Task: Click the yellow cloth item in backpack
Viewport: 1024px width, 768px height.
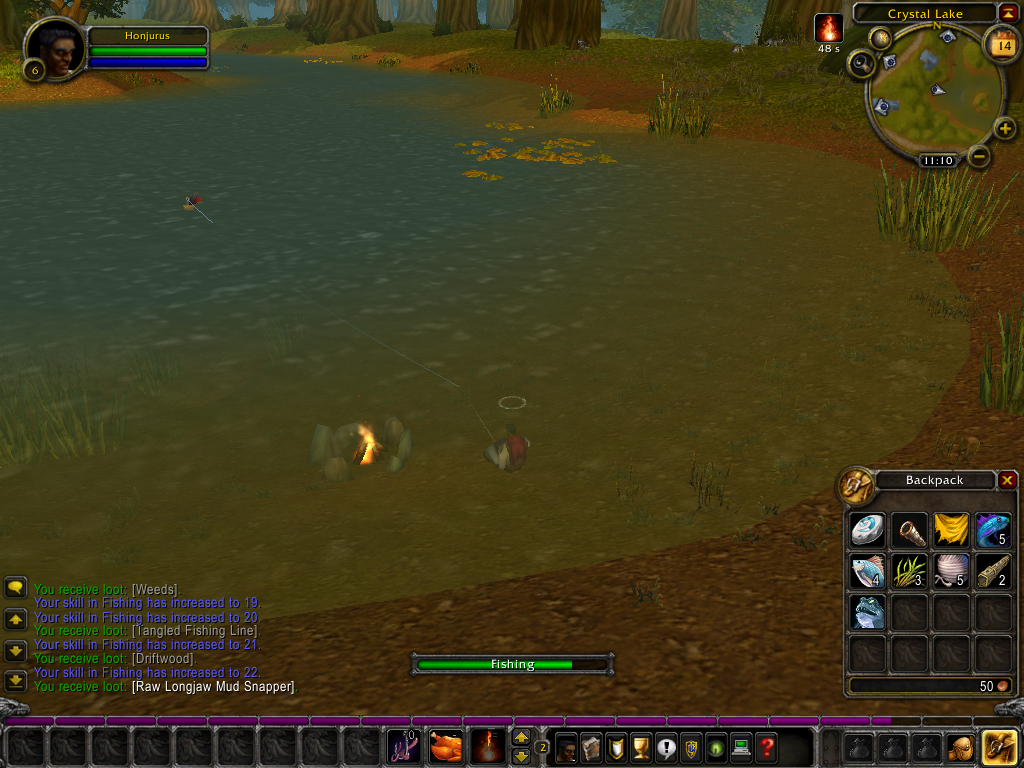Action: (x=951, y=530)
